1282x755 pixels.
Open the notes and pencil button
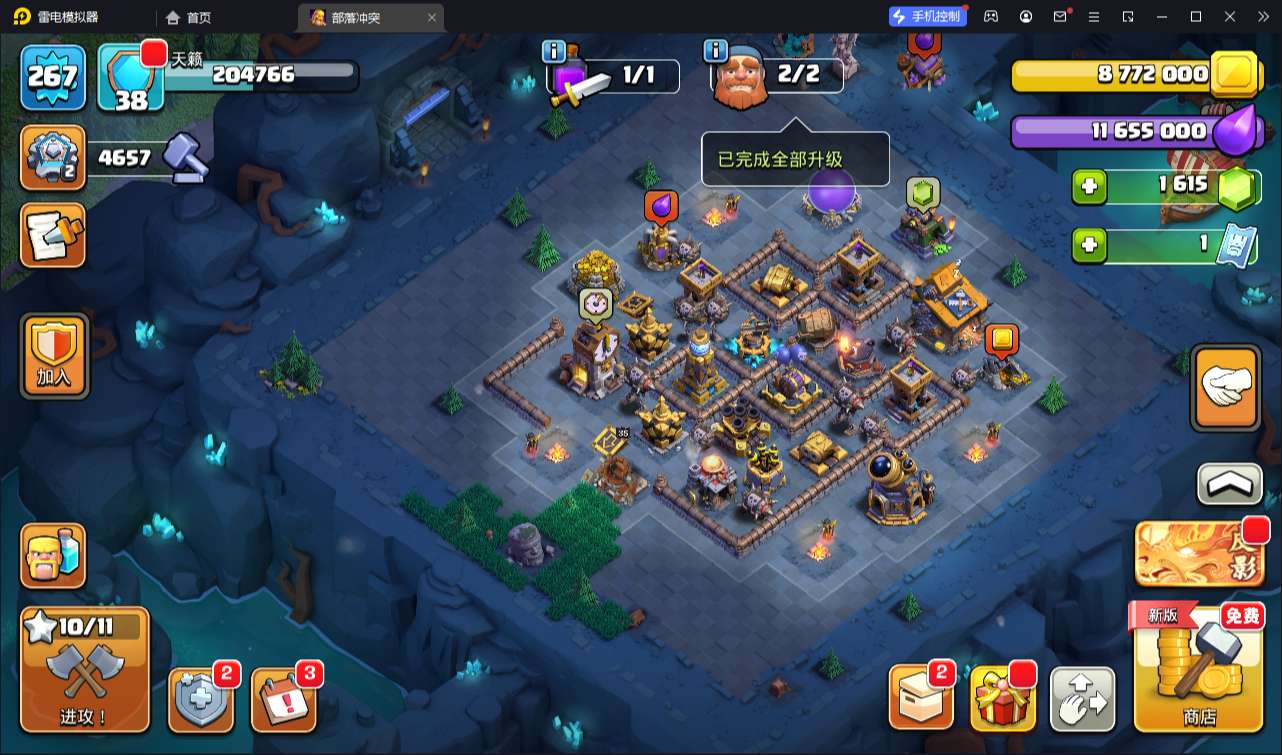click(x=53, y=236)
